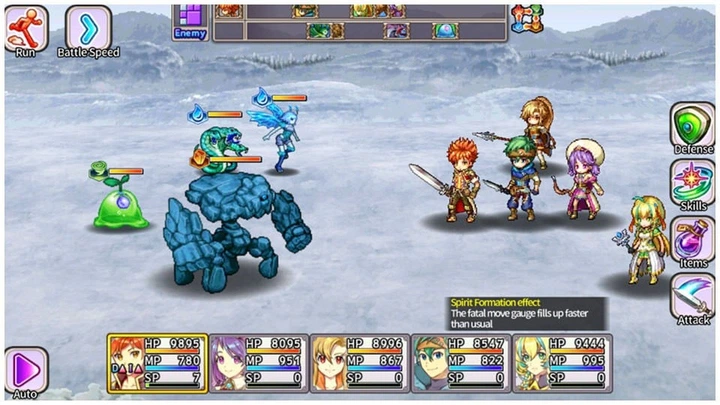720x405 pixels.
Task: Select the red-haired hero's status panel
Action: tap(157, 360)
